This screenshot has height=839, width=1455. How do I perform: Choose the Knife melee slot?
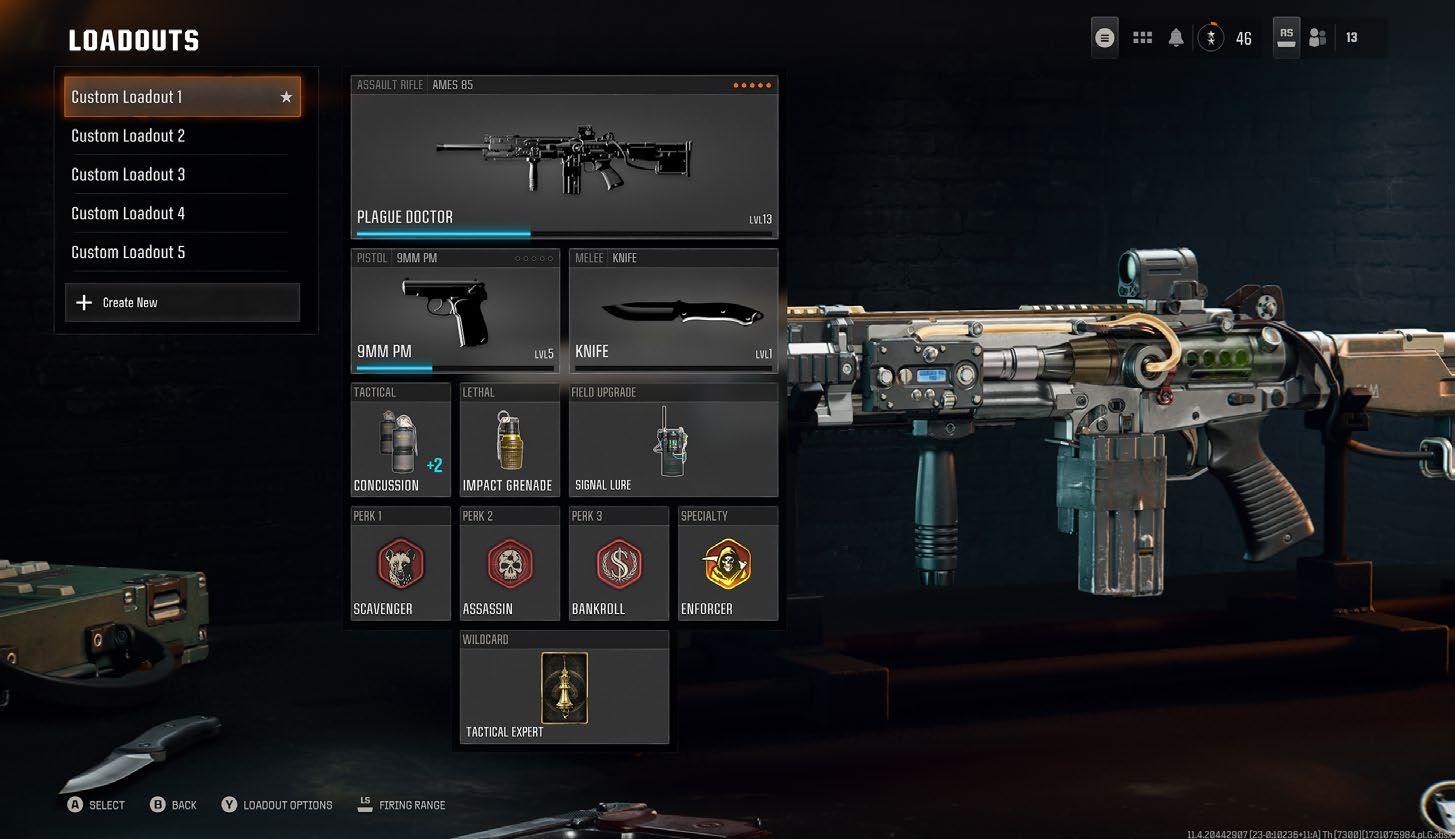pyautogui.click(x=673, y=311)
